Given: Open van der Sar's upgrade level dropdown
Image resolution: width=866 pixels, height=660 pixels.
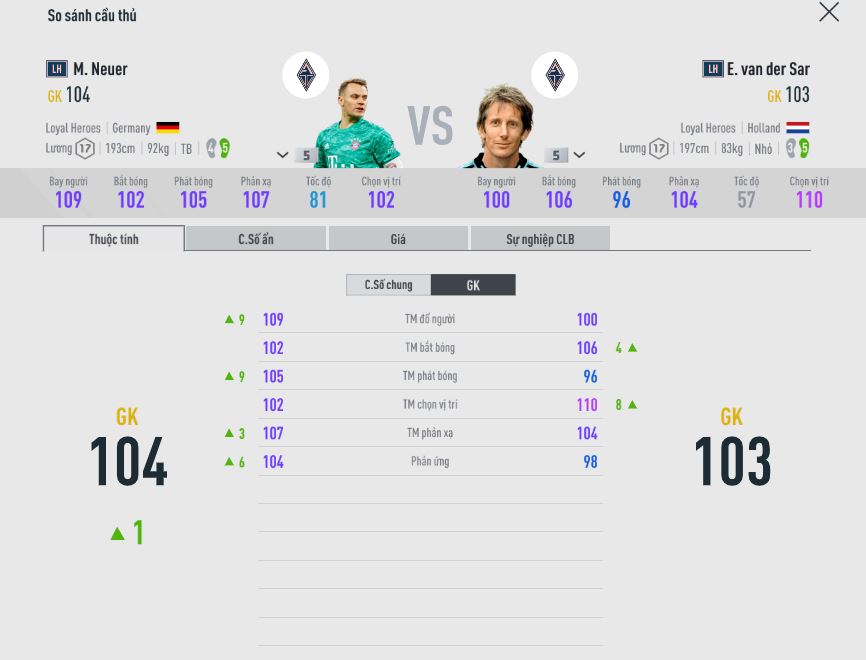Looking at the screenshot, I should [x=579, y=155].
